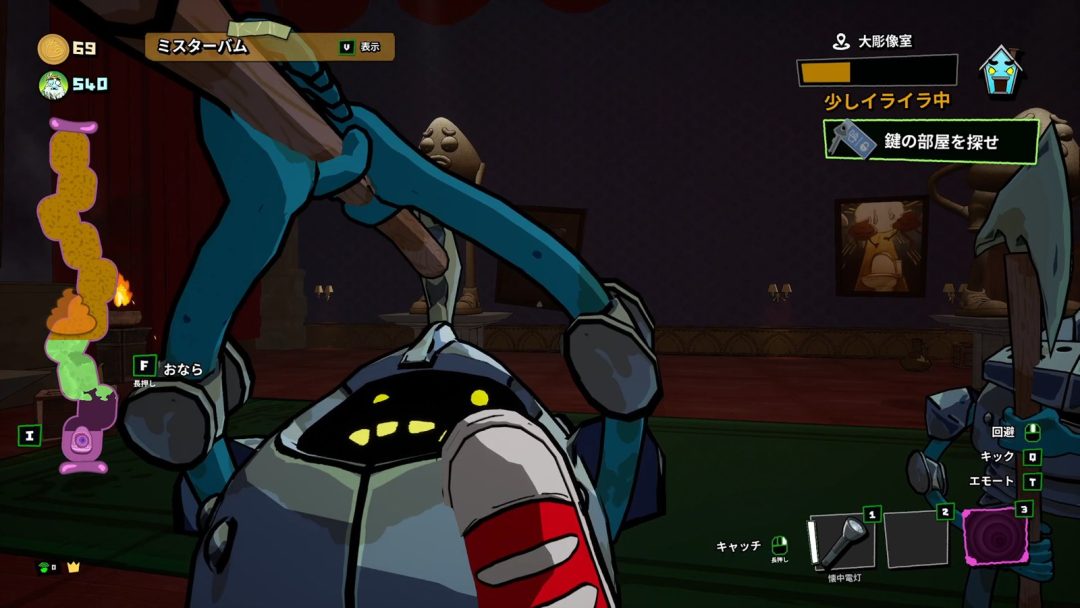Select the ミスターバム name banner

click(270, 46)
